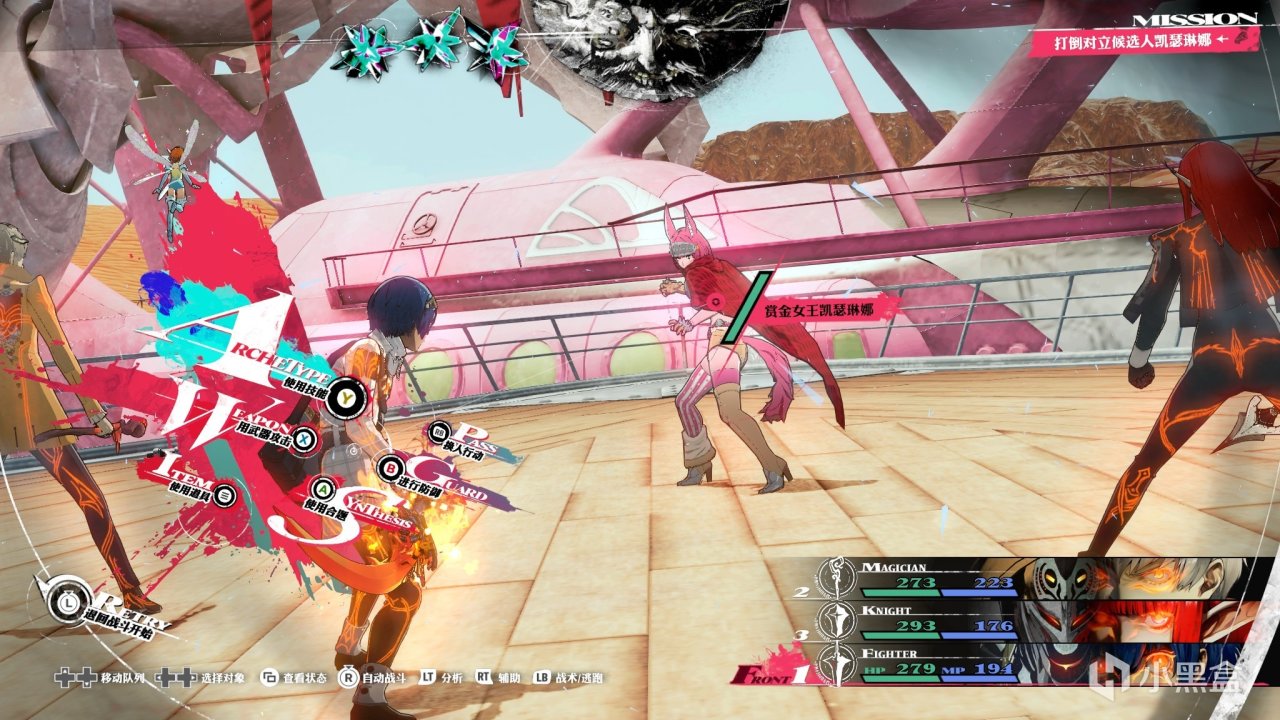
Task: Select the Guard command
Action: pos(390,466)
